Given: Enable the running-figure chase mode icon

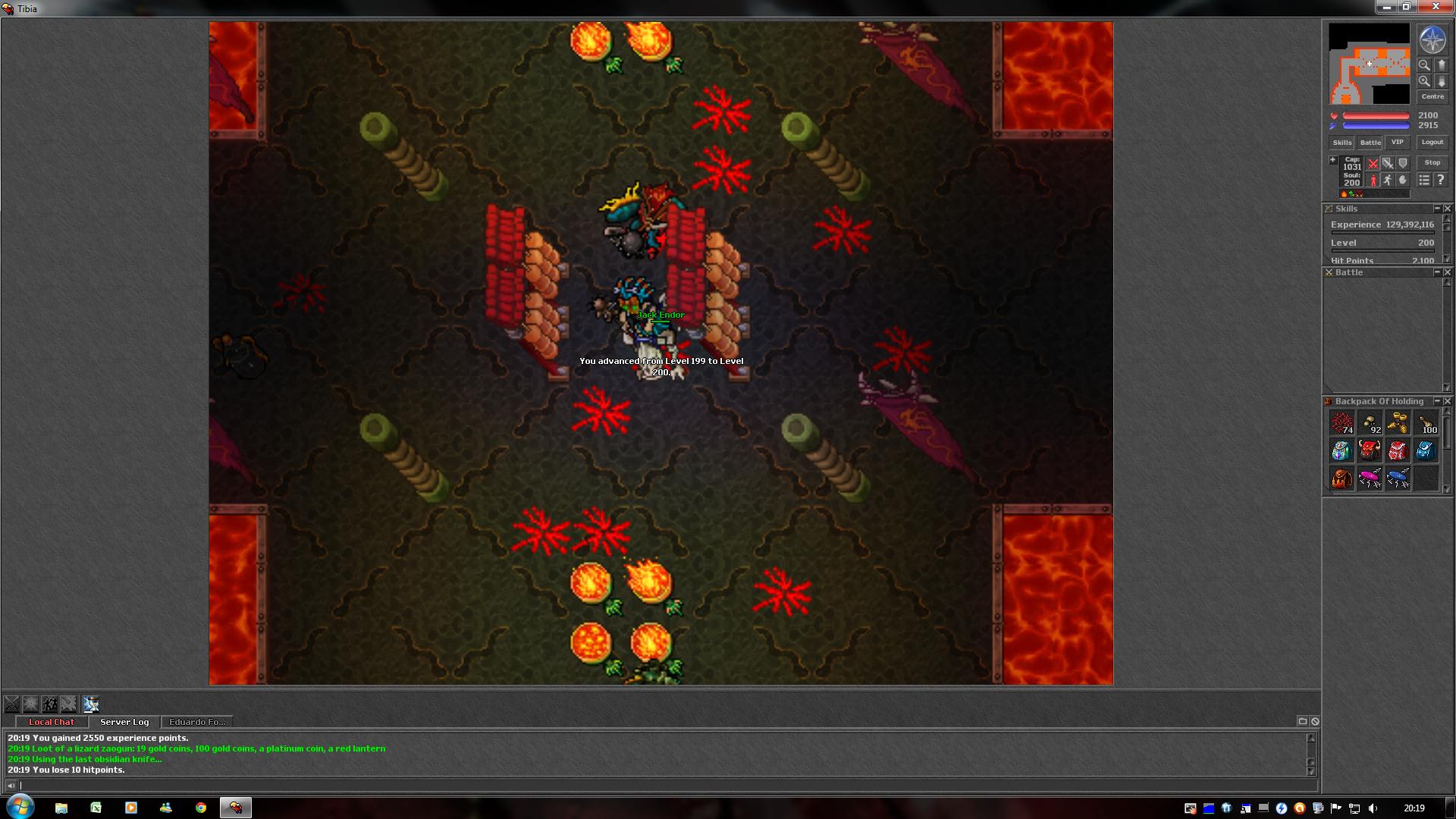Looking at the screenshot, I should pos(1387,180).
